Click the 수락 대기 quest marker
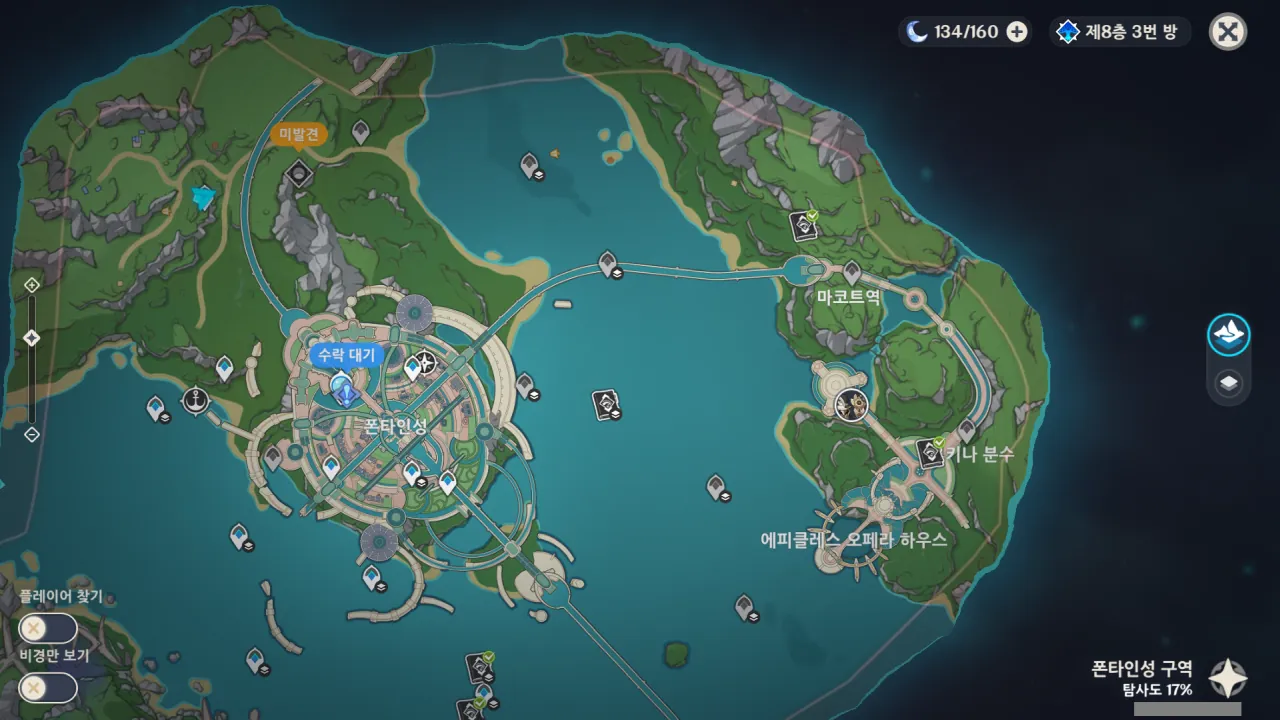Screen dimensions: 1280x720 pyautogui.click(x=345, y=390)
